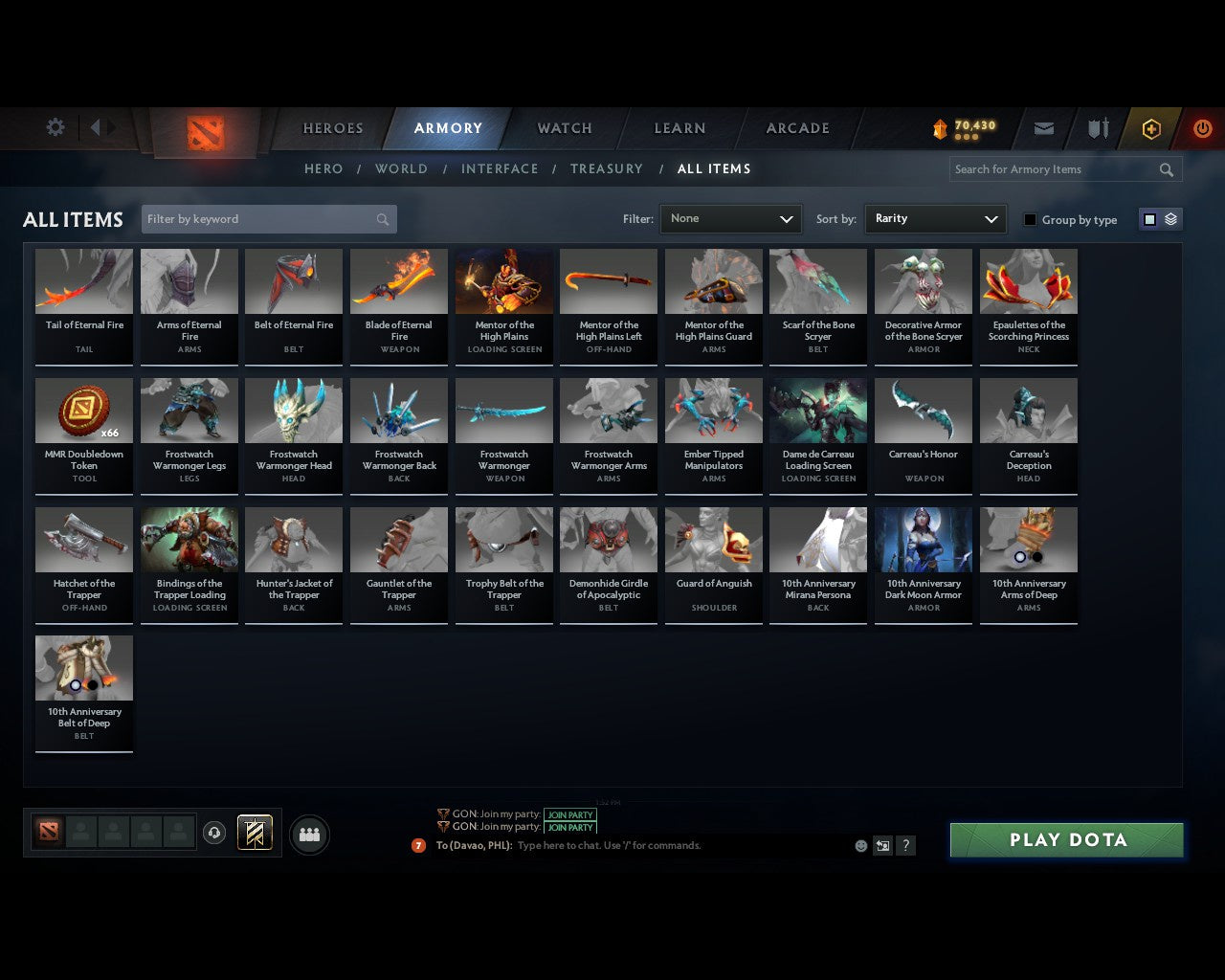This screenshot has width=1225, height=980.
Task: Open the mail notifications inbox
Action: [1043, 128]
